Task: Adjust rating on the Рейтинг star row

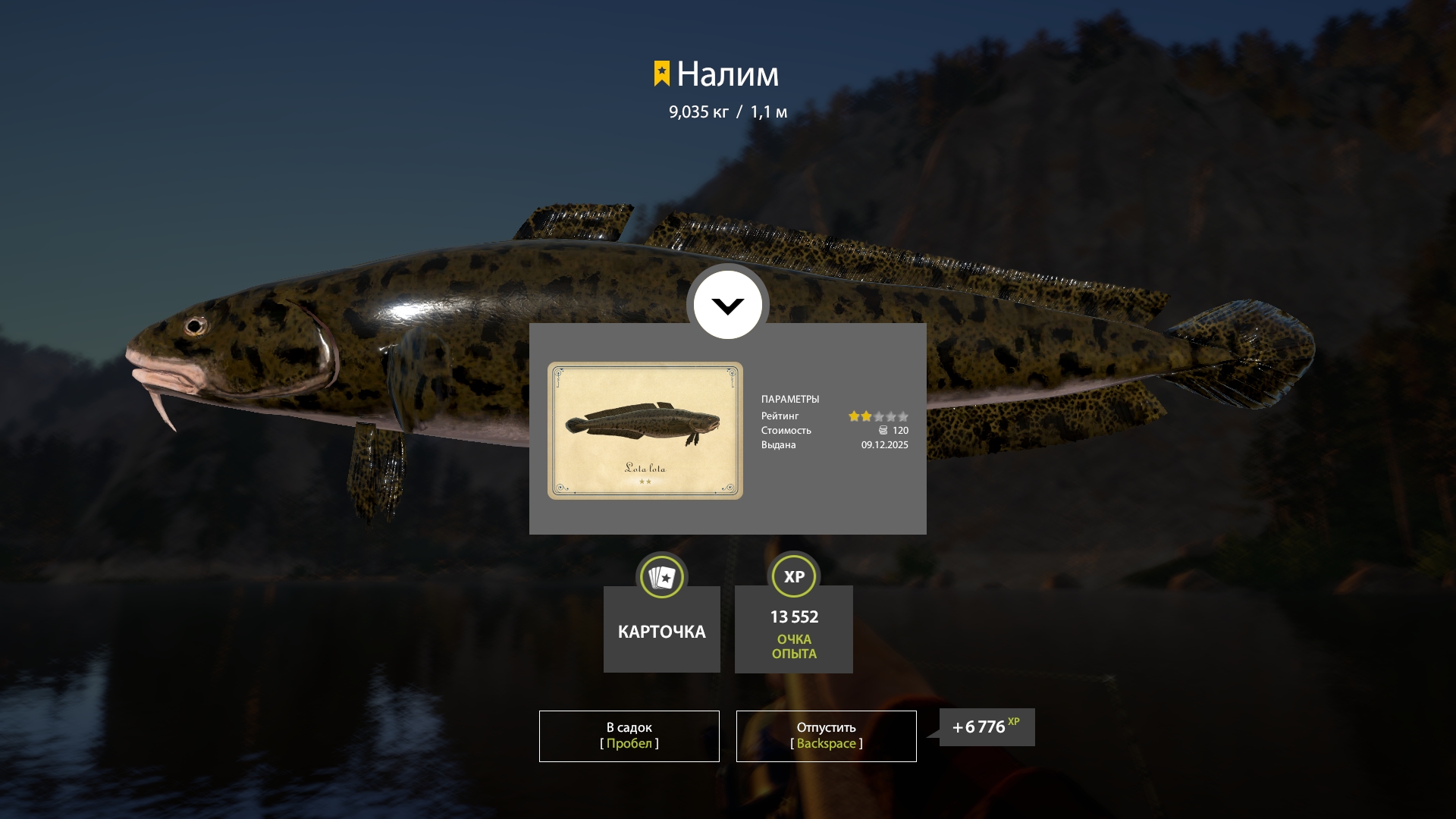Action: pos(878,416)
